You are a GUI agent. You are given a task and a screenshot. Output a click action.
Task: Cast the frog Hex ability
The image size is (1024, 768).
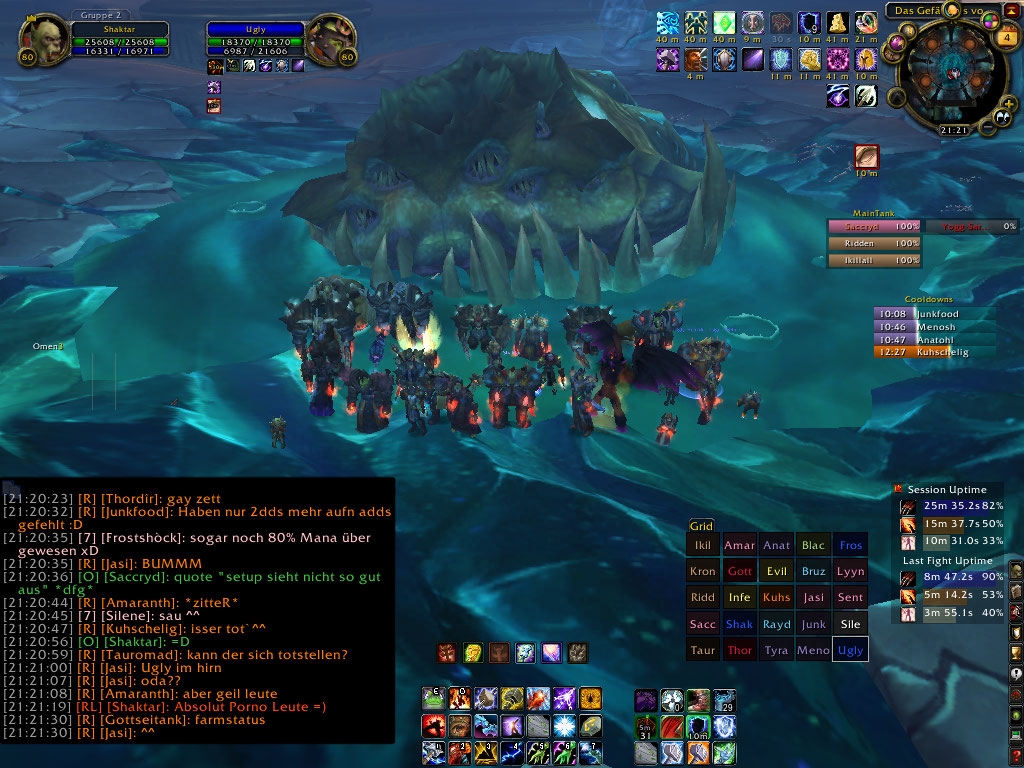coord(433,698)
